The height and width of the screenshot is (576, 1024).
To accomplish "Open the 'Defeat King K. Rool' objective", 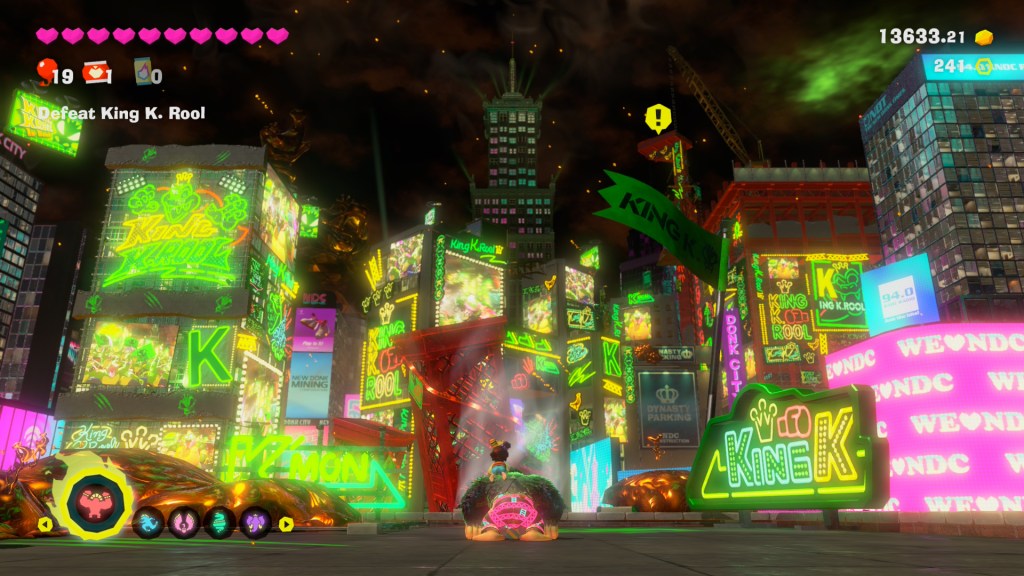I will [121, 113].
